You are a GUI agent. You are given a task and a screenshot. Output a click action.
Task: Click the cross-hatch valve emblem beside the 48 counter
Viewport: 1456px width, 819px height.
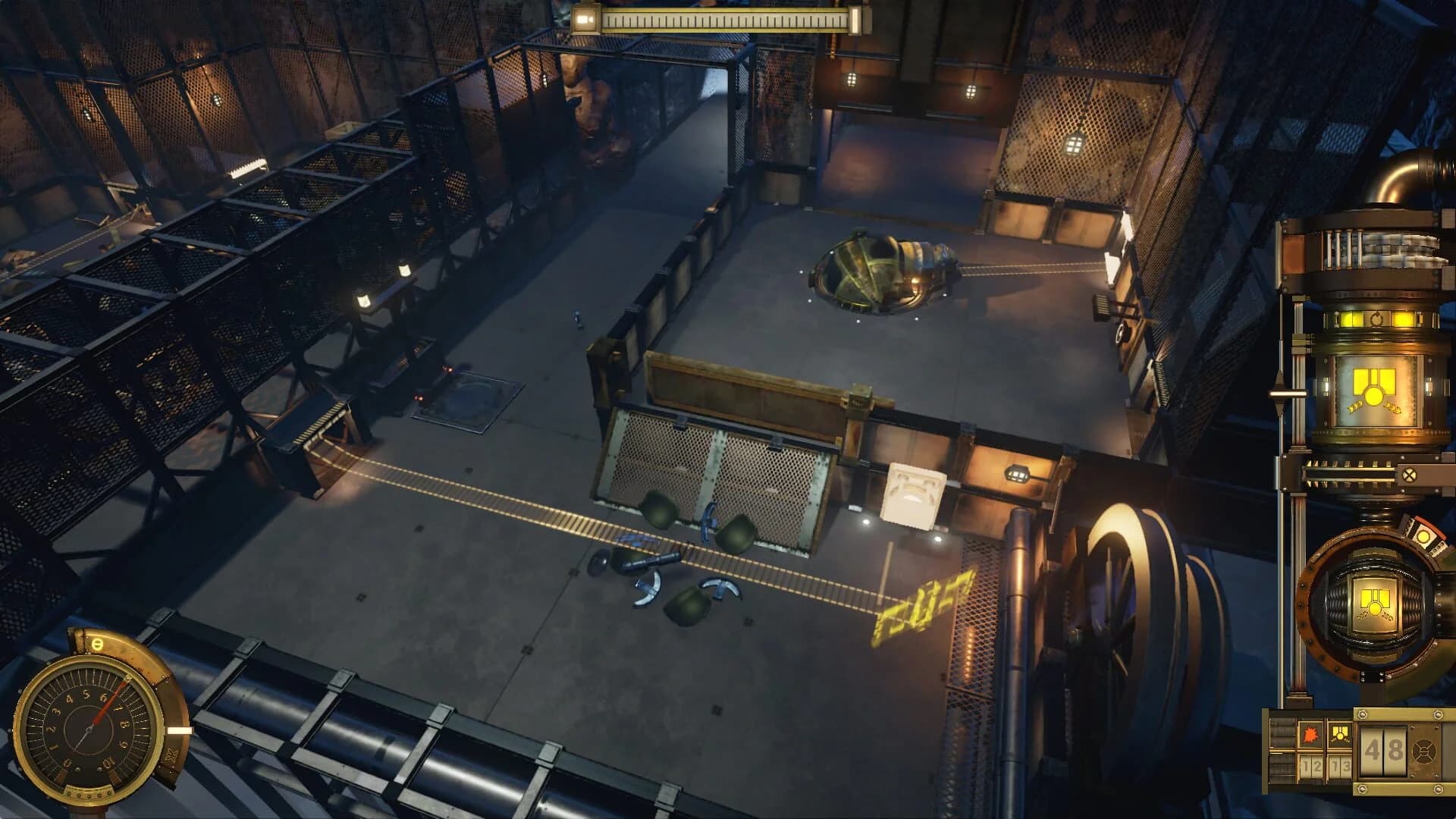pos(1424,752)
